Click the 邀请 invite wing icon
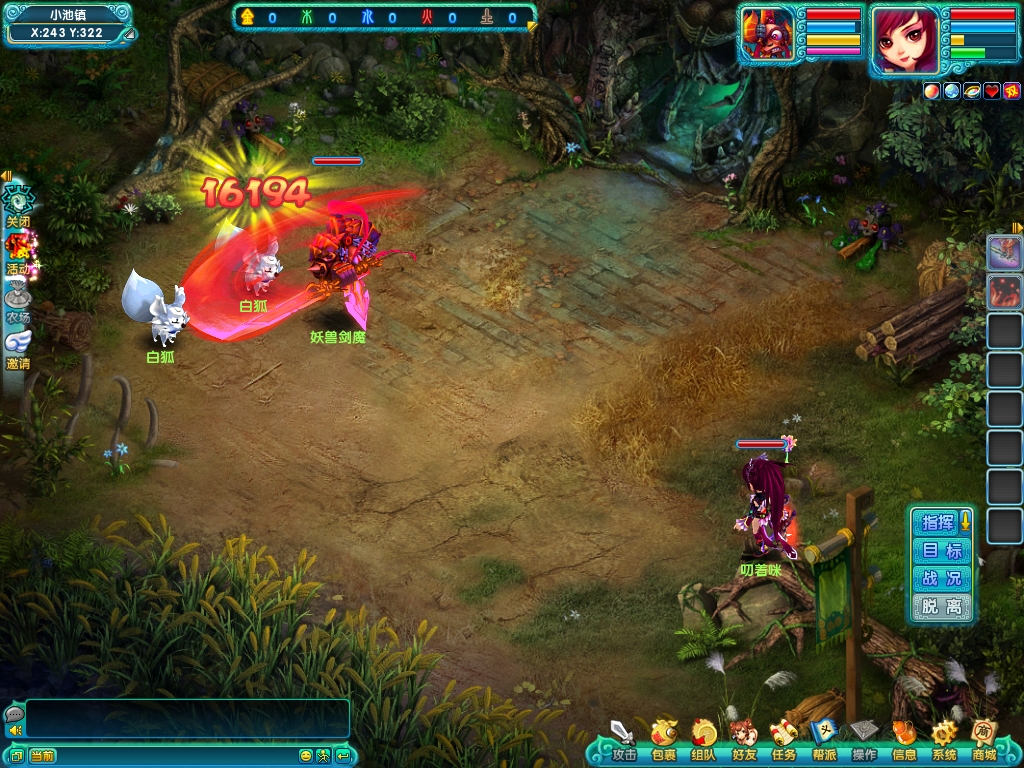Screen dimensions: 1024x768 tap(18, 346)
